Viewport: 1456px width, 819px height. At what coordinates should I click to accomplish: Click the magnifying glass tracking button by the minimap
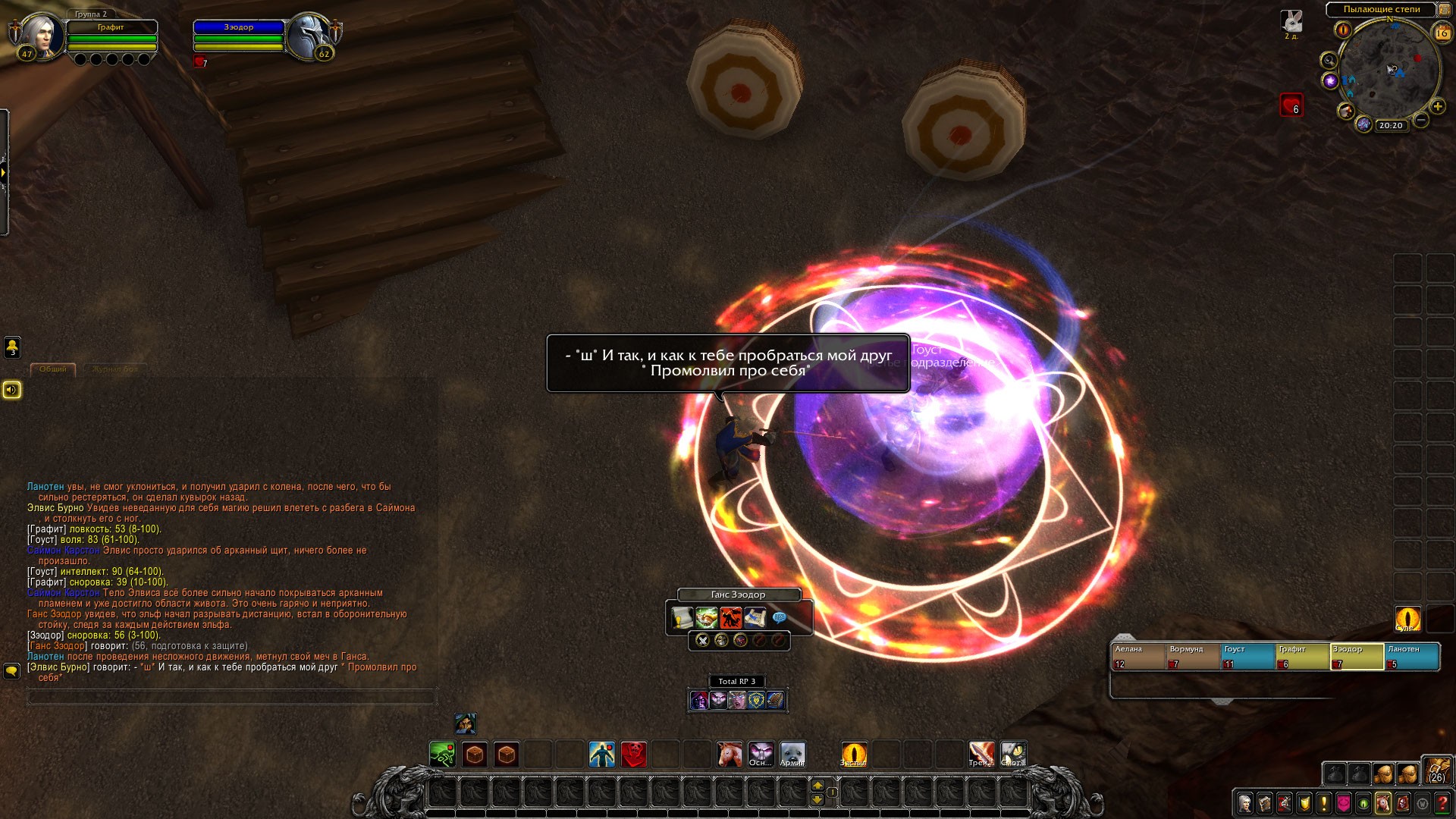(1329, 61)
